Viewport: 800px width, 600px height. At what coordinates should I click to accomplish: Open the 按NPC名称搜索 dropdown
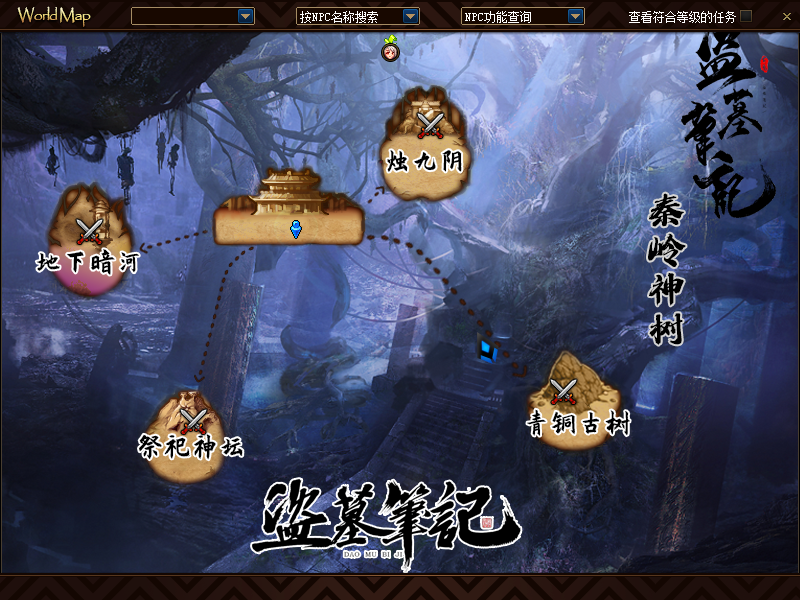(410, 16)
